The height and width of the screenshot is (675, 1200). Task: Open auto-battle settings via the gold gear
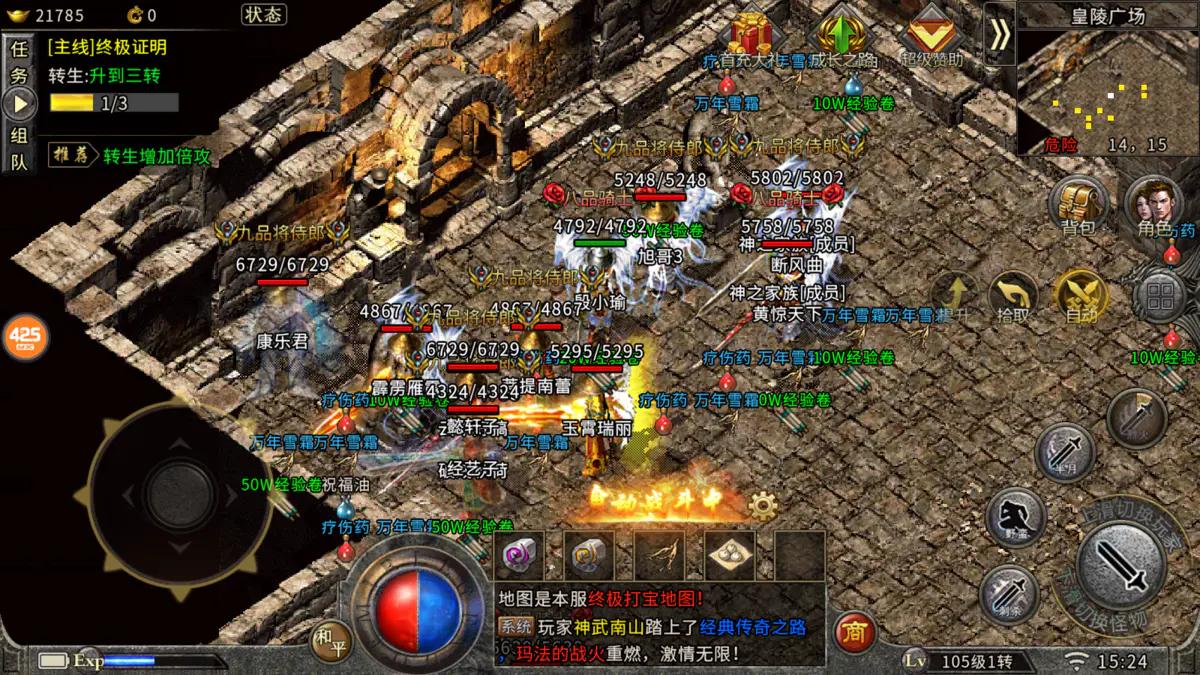763,506
